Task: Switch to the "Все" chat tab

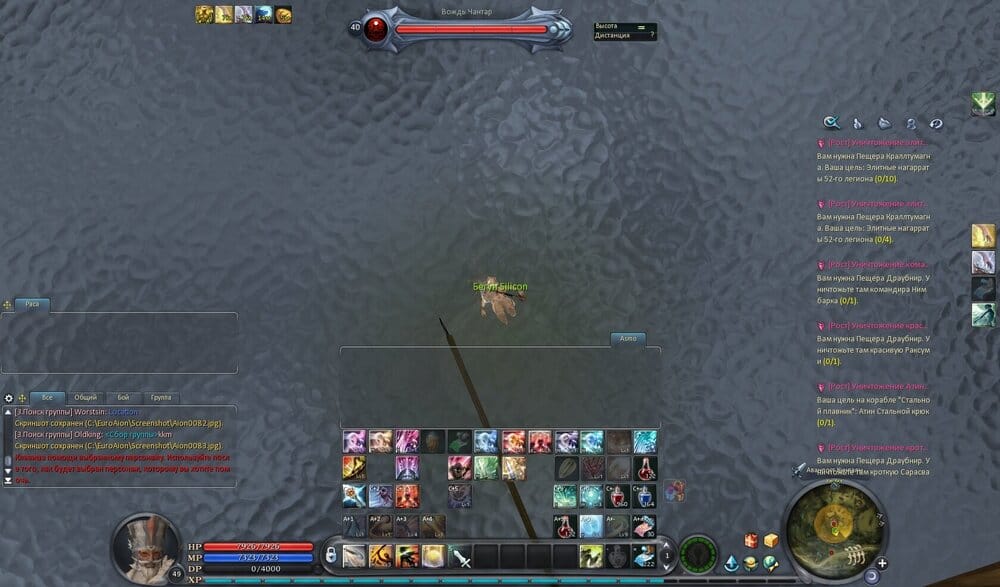Action: (47, 397)
